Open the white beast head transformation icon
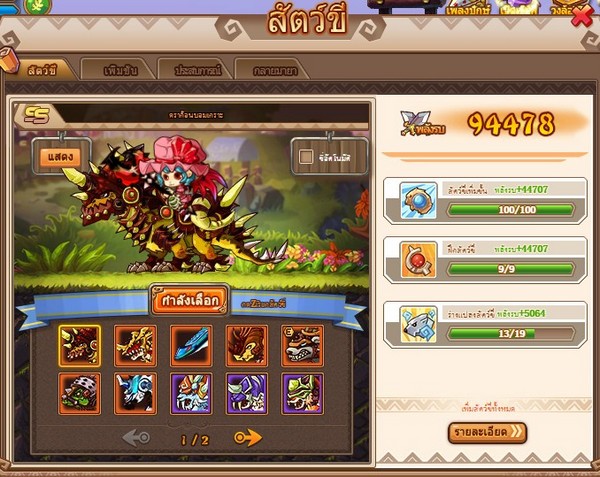This screenshot has height=477, width=600. pos(415,324)
